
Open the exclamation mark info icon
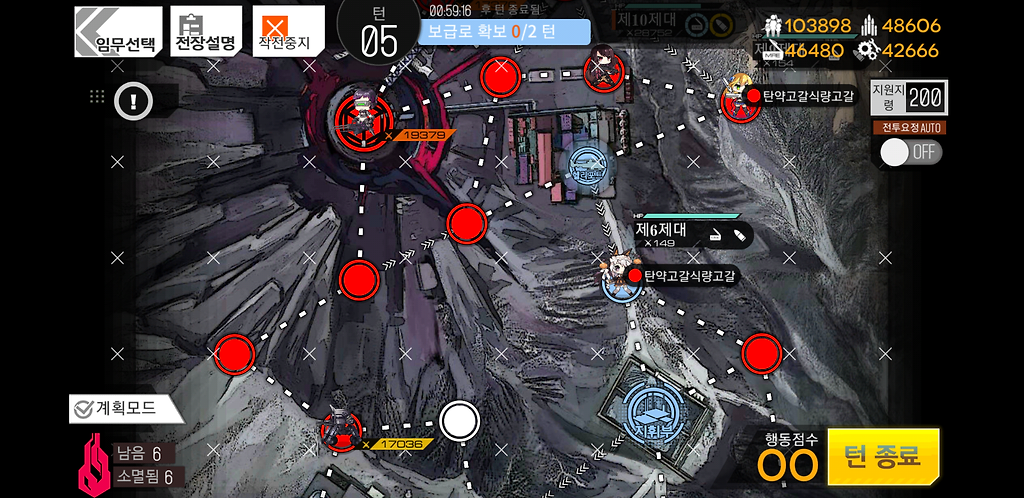(x=133, y=99)
